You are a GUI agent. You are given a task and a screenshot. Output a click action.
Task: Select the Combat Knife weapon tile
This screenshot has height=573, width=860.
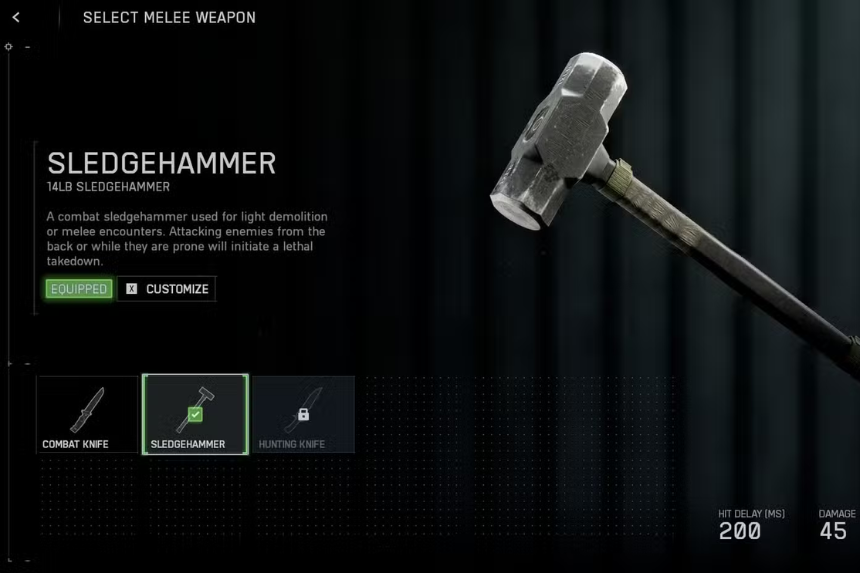click(x=88, y=414)
